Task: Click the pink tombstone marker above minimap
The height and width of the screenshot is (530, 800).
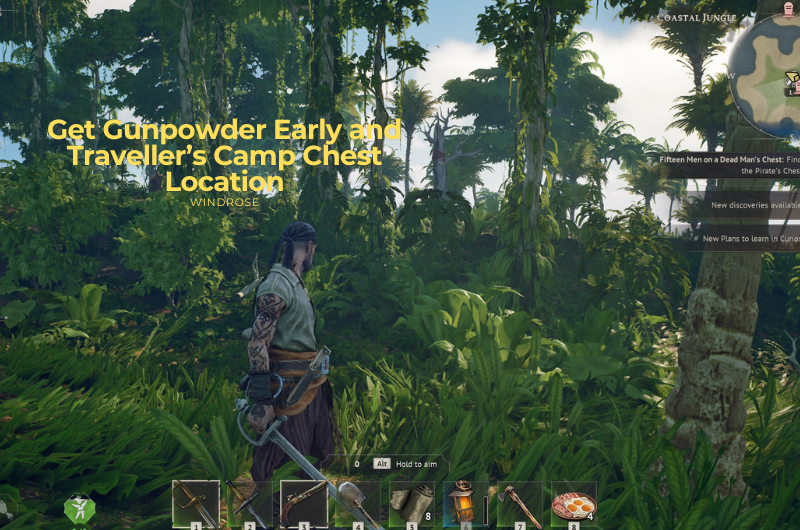Action: click(x=789, y=11)
